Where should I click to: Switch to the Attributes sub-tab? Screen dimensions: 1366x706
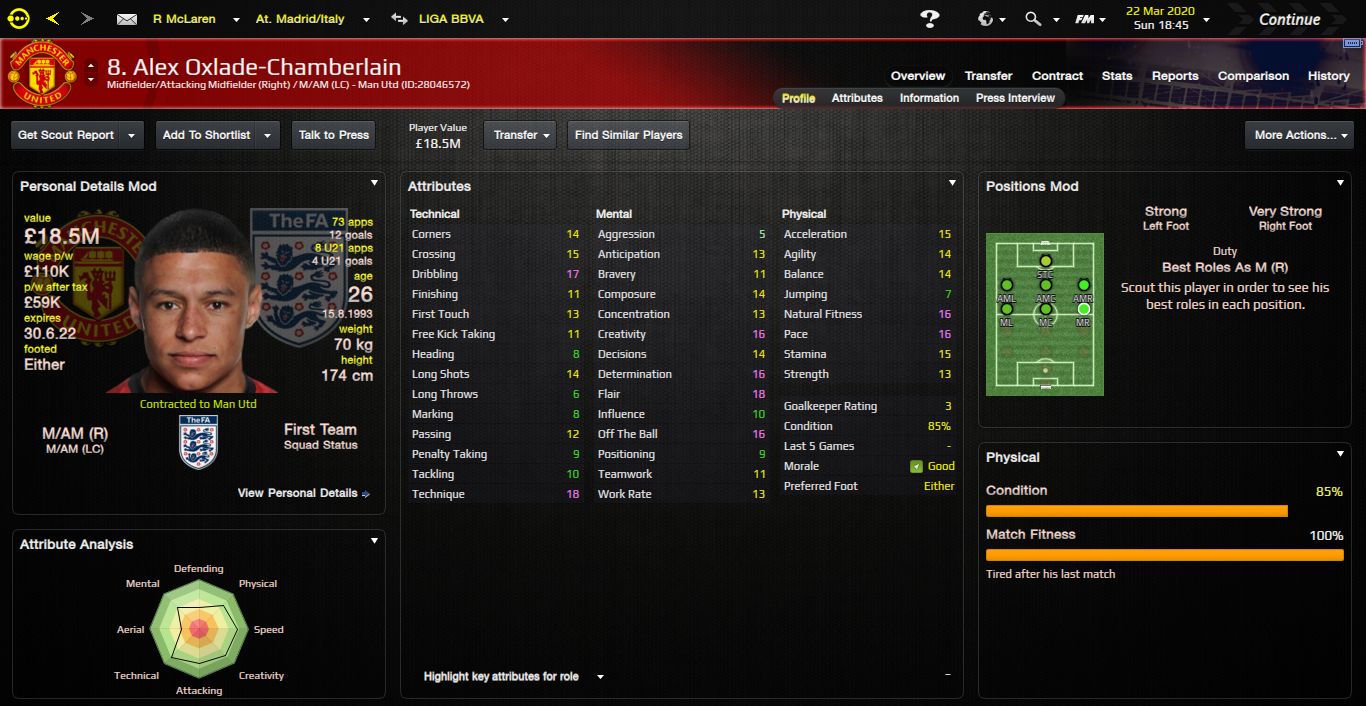[857, 98]
